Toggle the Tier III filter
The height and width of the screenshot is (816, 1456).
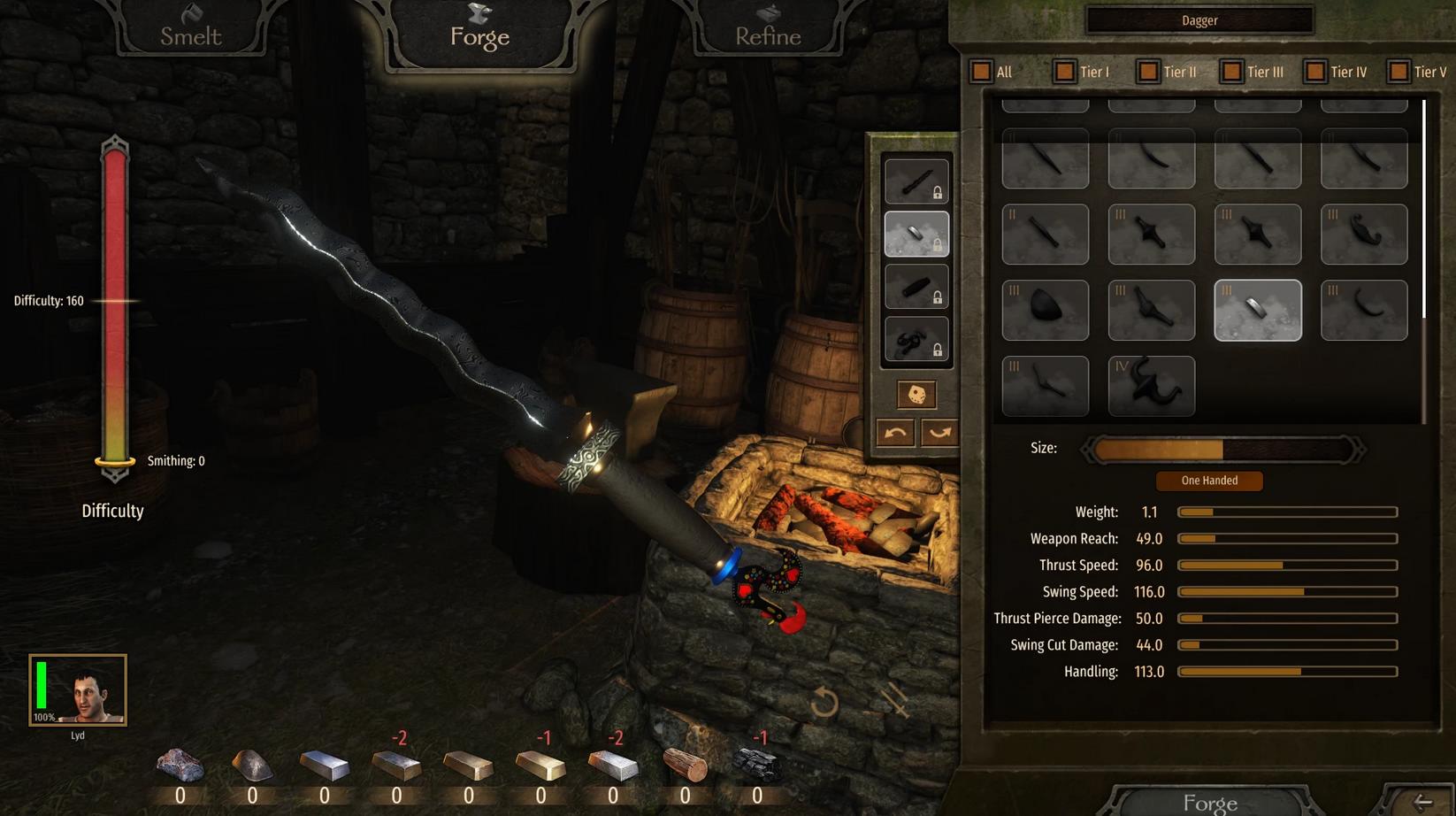(x=1231, y=72)
